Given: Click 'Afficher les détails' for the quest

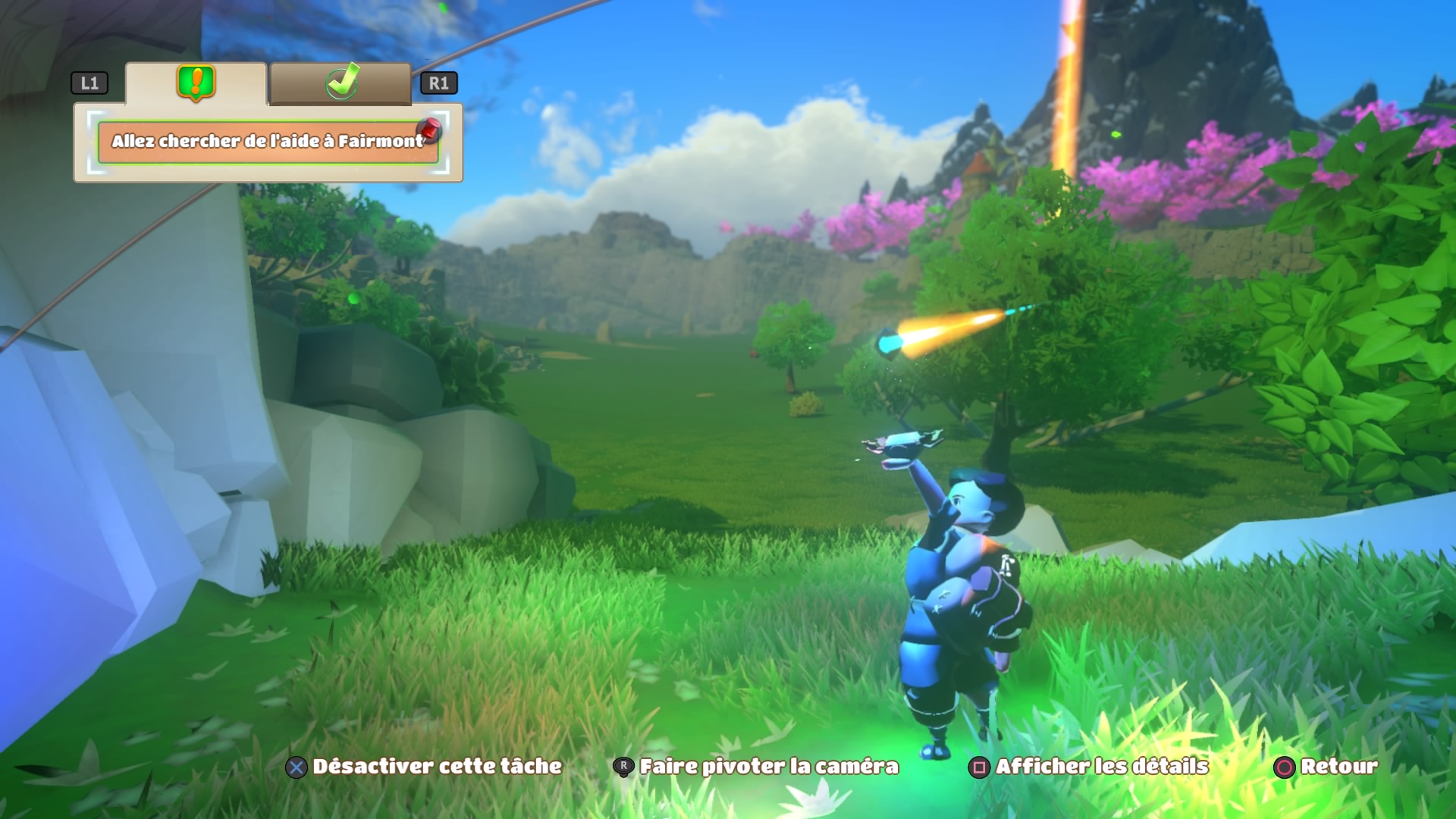Looking at the screenshot, I should [x=1089, y=767].
